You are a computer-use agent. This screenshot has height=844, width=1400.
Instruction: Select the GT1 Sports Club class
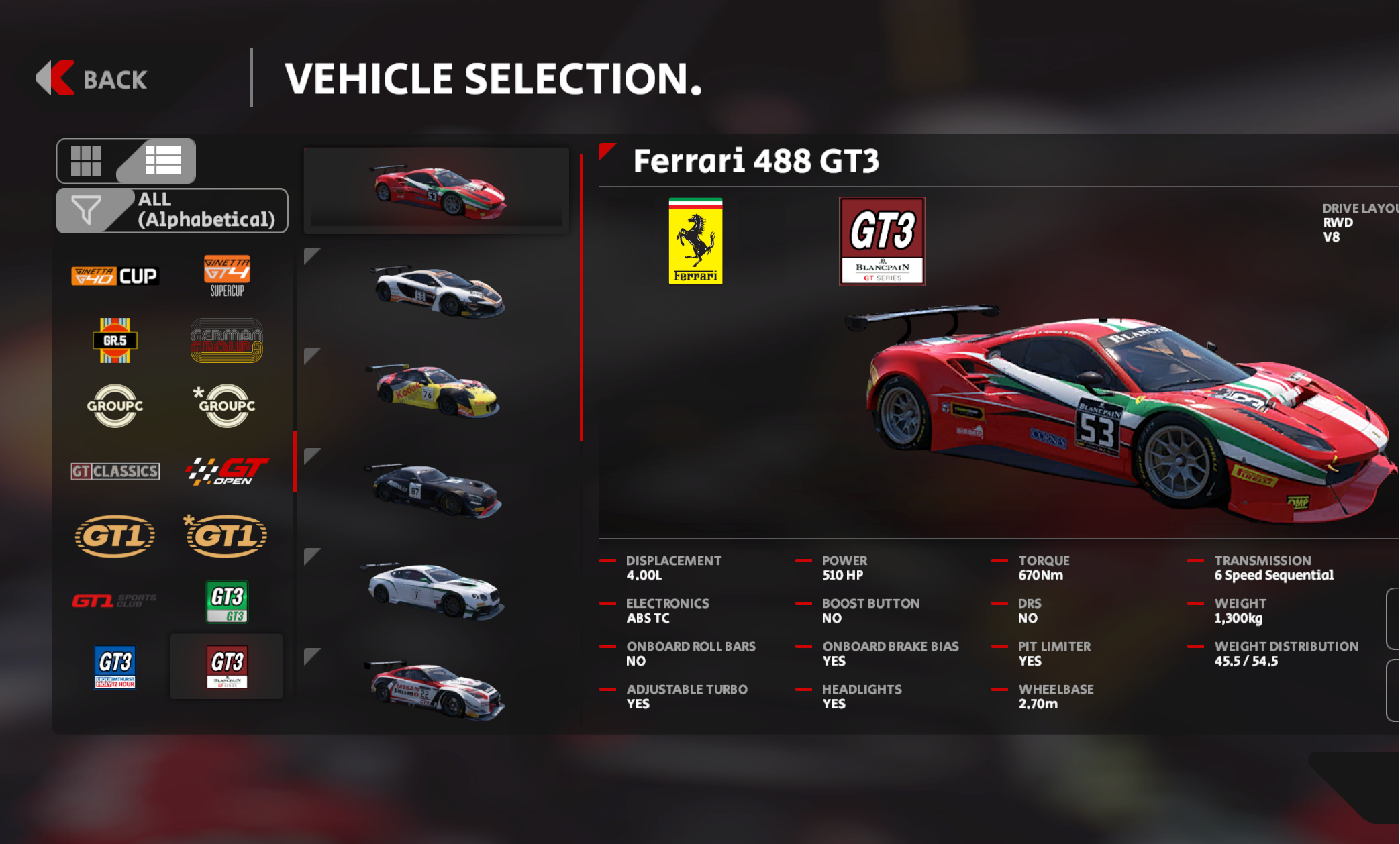115,600
